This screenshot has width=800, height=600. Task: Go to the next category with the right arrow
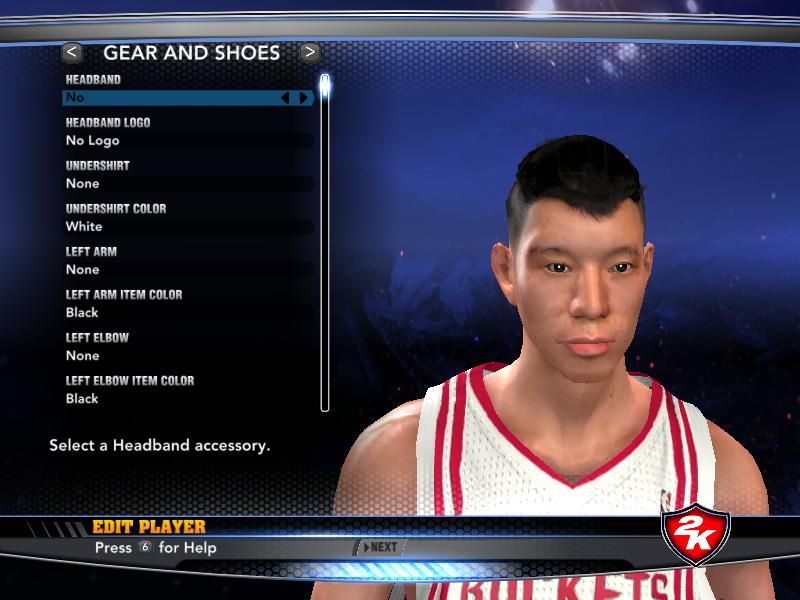tap(310, 51)
